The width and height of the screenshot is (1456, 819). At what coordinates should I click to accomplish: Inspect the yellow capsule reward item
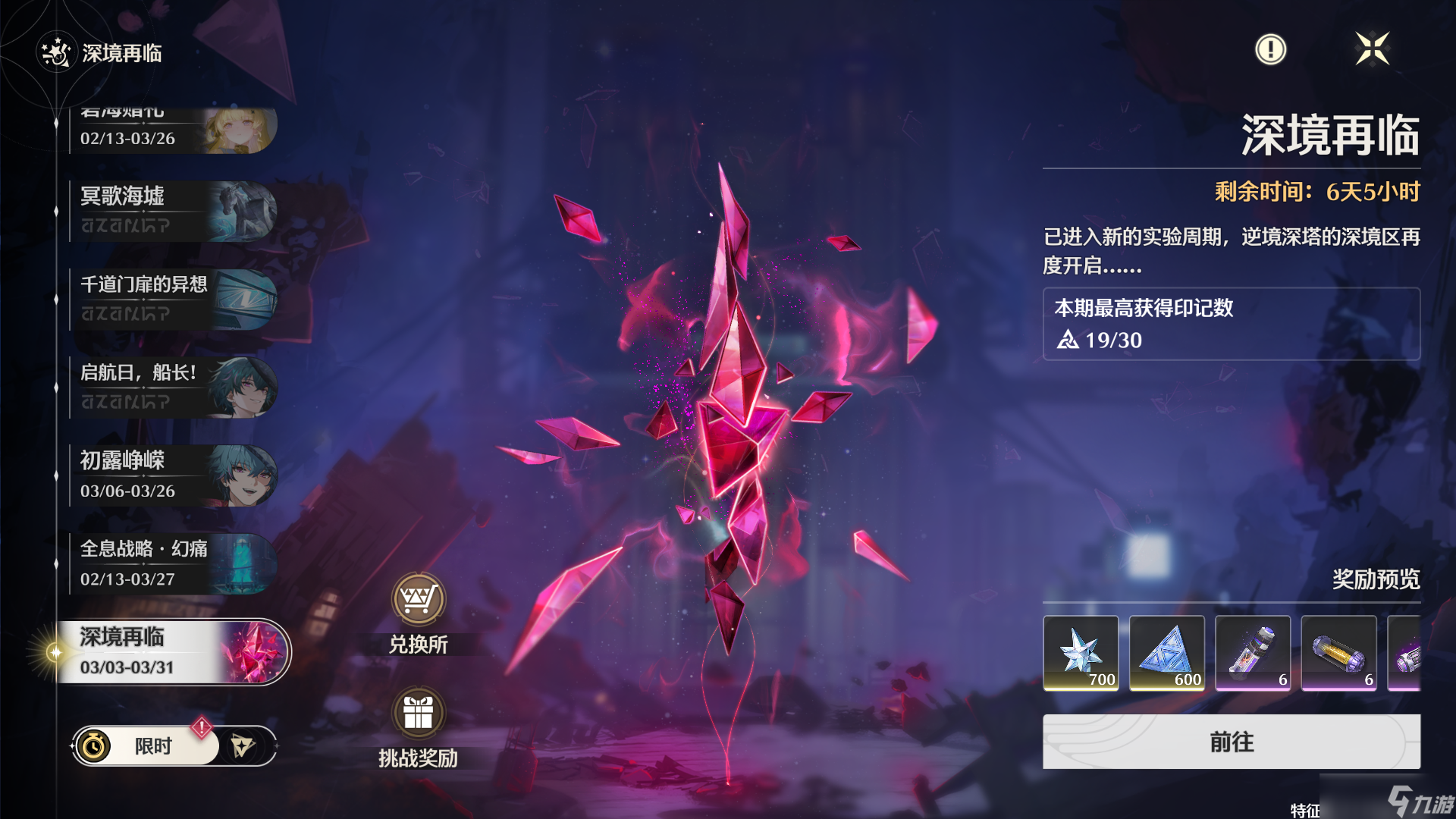point(1338,653)
